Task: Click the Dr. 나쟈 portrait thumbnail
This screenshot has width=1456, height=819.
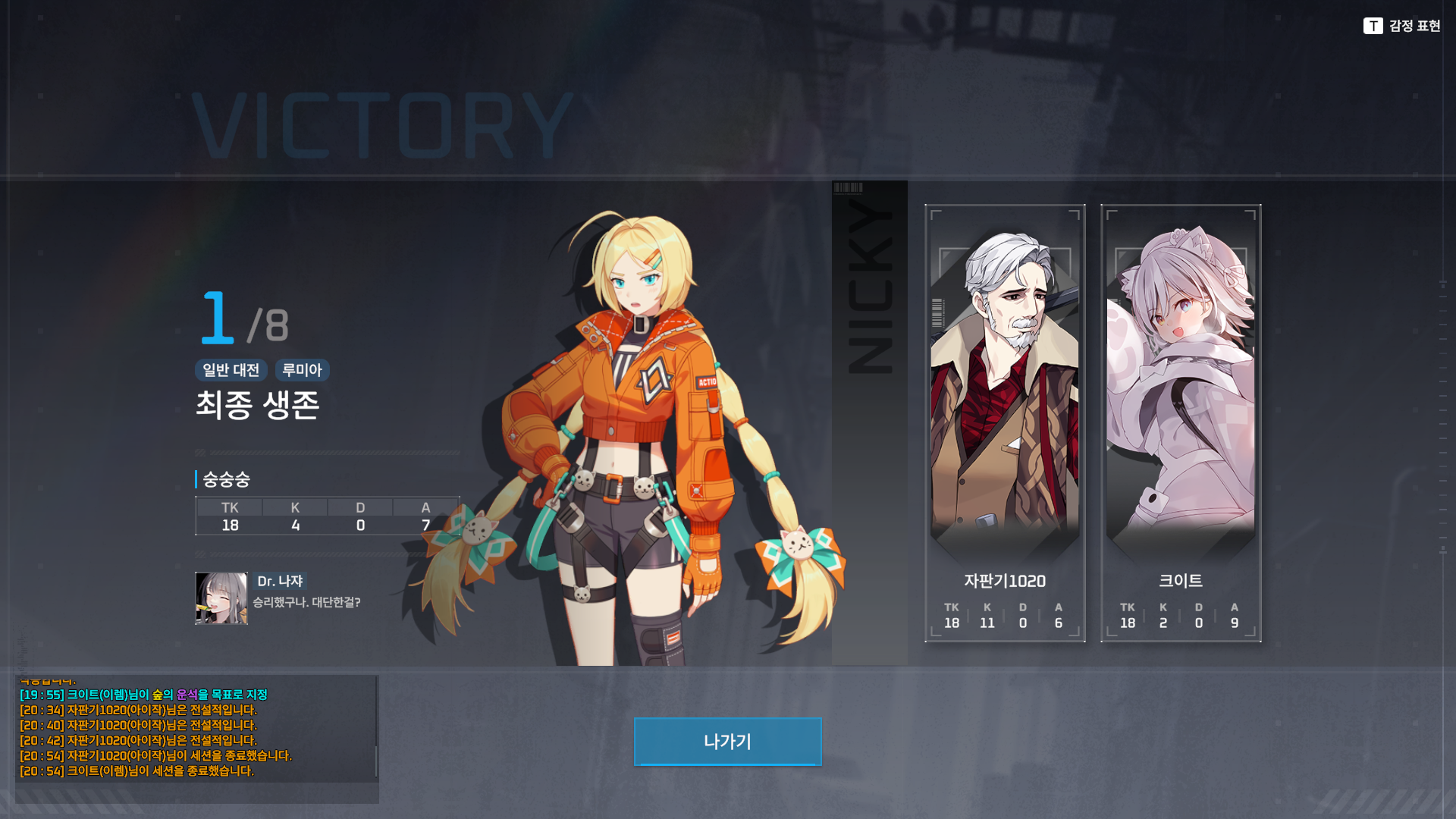Action: tap(221, 598)
